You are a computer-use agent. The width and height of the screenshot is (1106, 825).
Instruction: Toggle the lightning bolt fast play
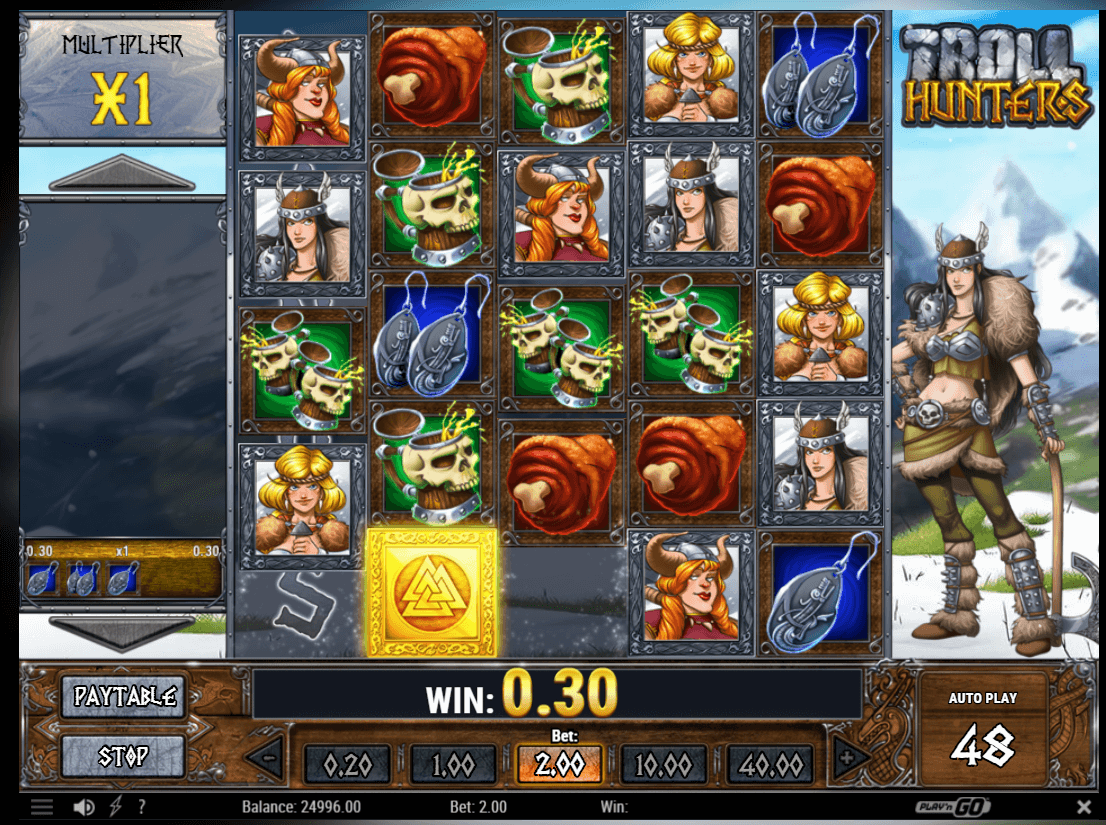coord(116,807)
